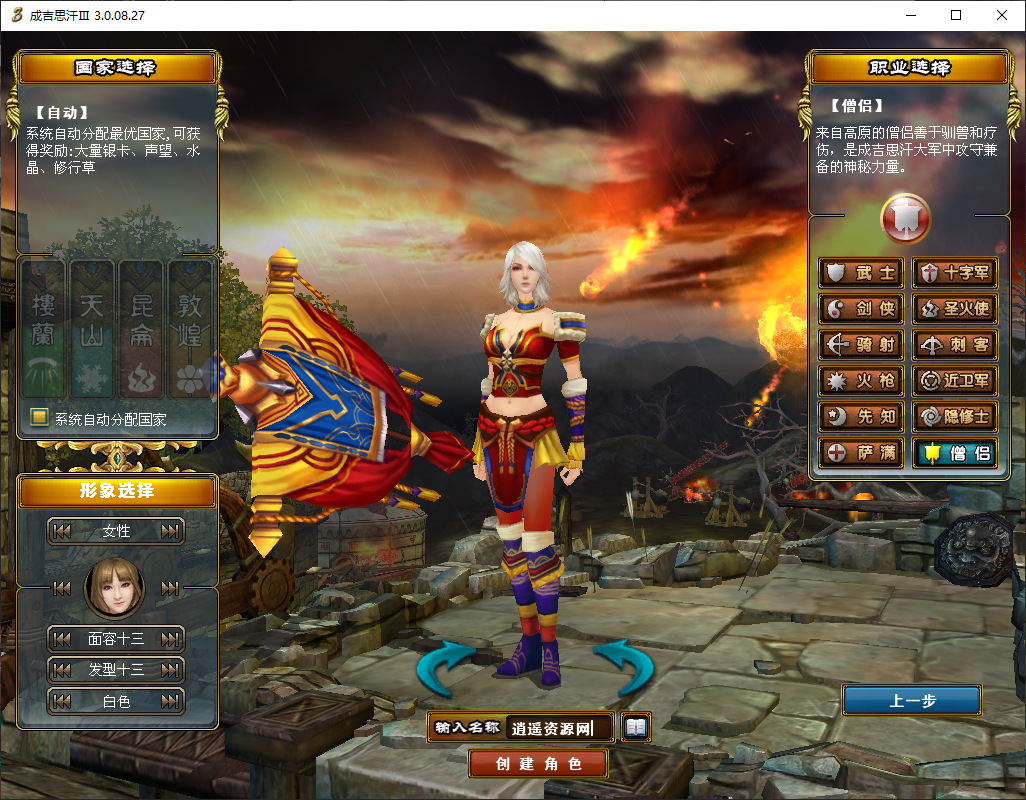Choose the 隐修士 hermit class

pos(955,417)
